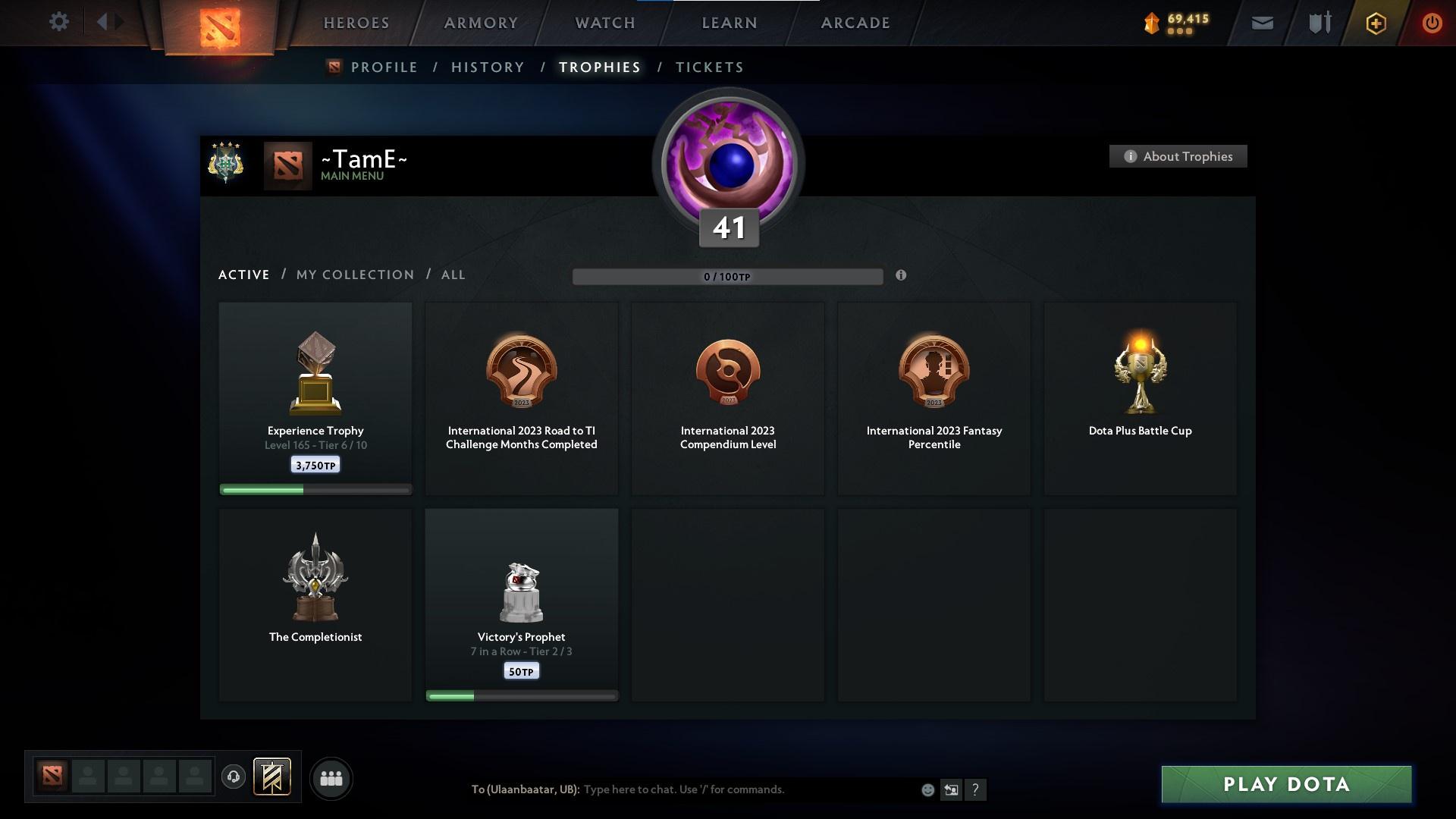Switch to the MY COLLECTION view

[354, 275]
